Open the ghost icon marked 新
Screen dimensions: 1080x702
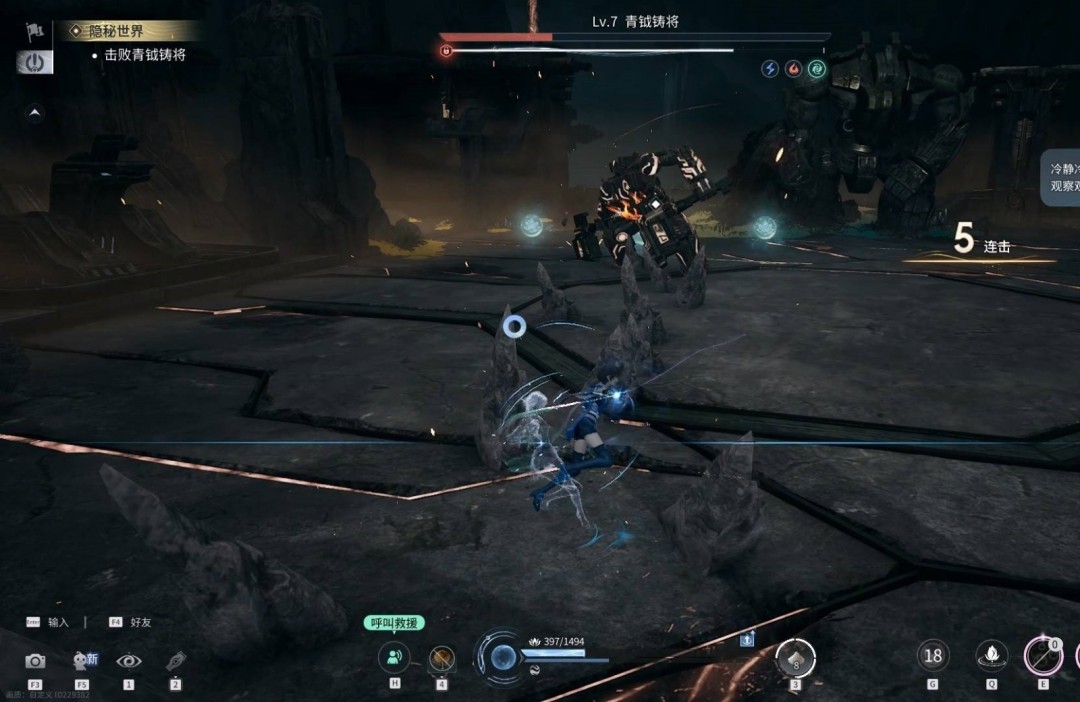click(83, 660)
